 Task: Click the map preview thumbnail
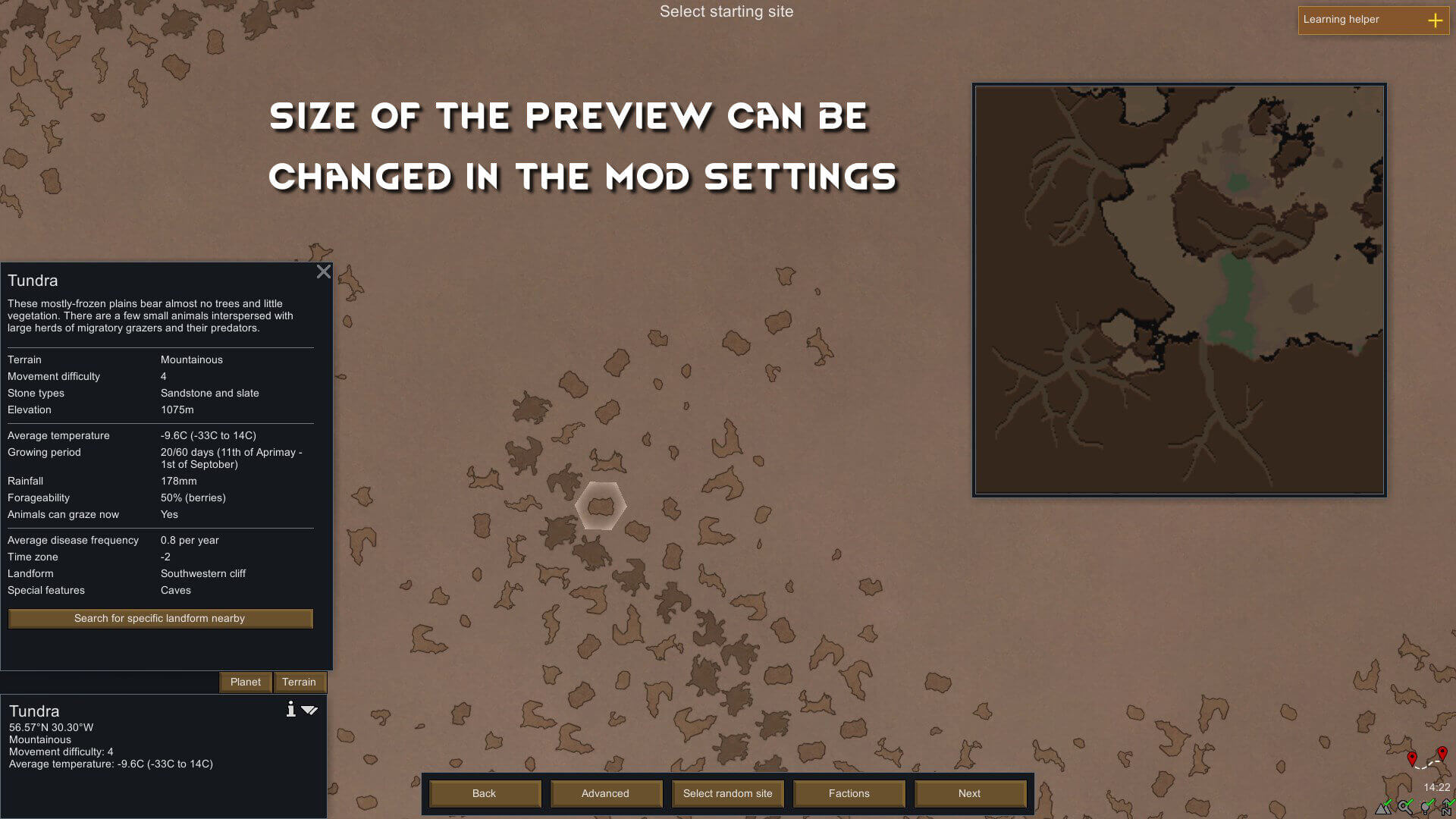point(1179,290)
